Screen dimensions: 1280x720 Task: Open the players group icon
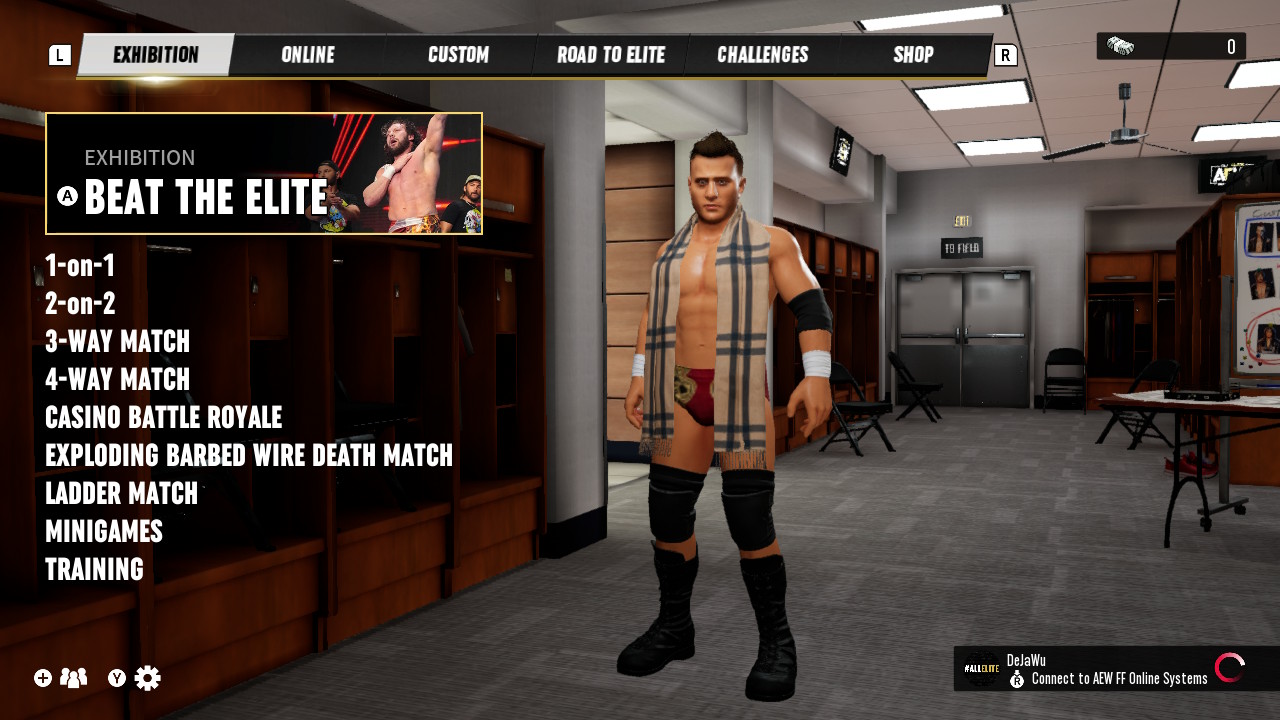(x=73, y=678)
